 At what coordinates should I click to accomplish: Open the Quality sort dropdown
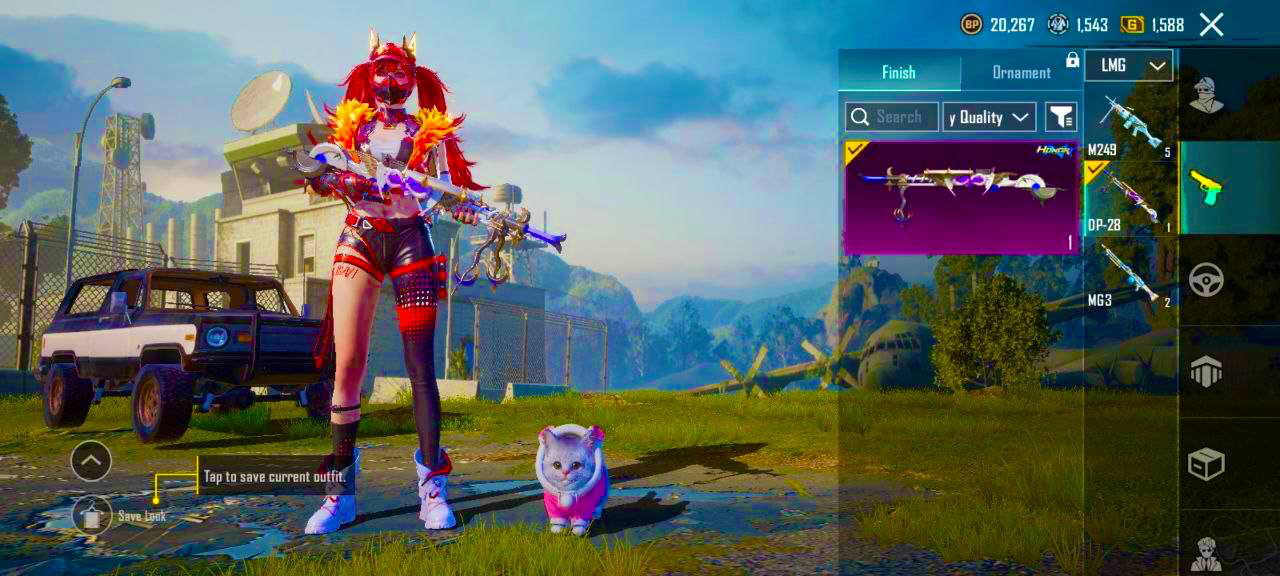coord(989,117)
